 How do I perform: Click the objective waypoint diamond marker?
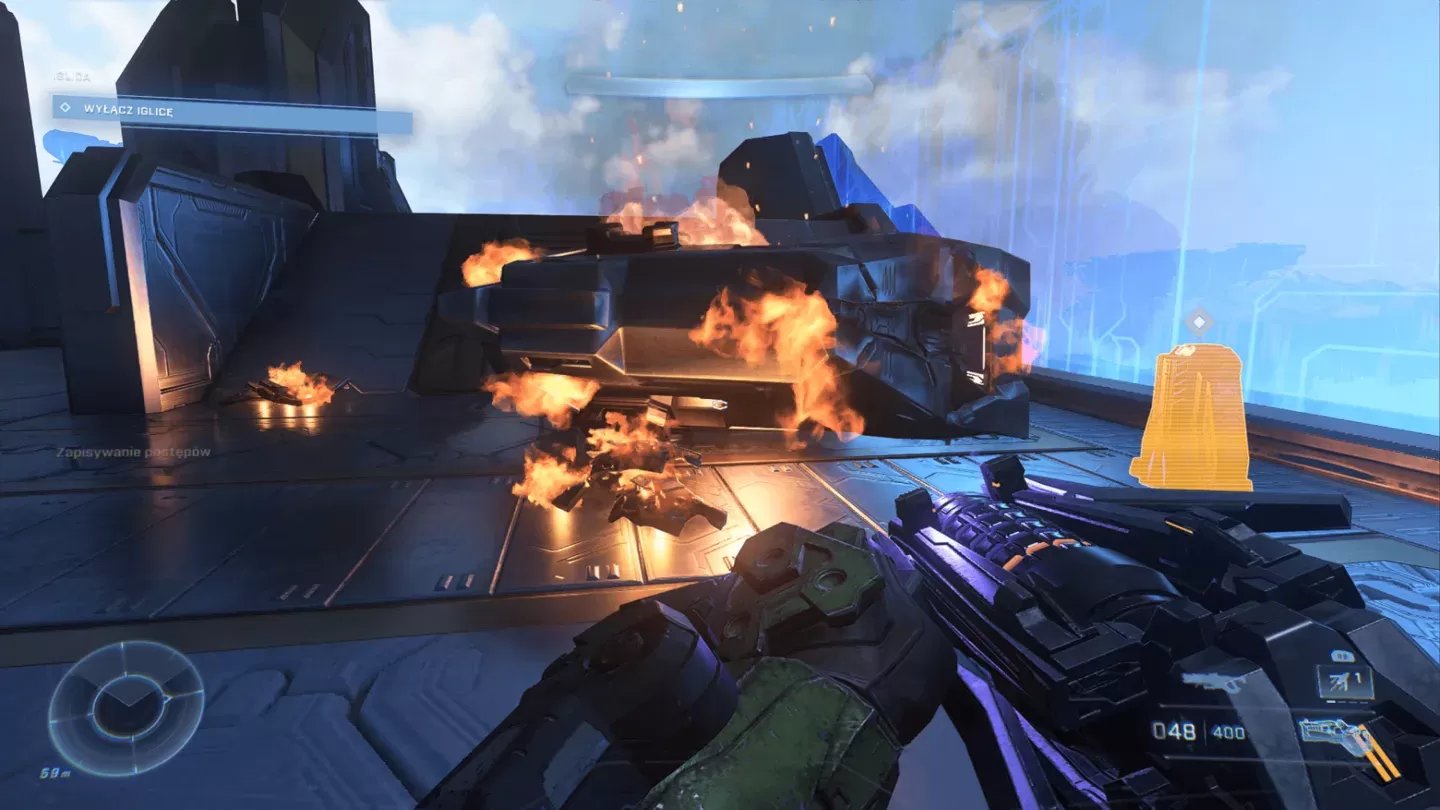tap(1198, 322)
